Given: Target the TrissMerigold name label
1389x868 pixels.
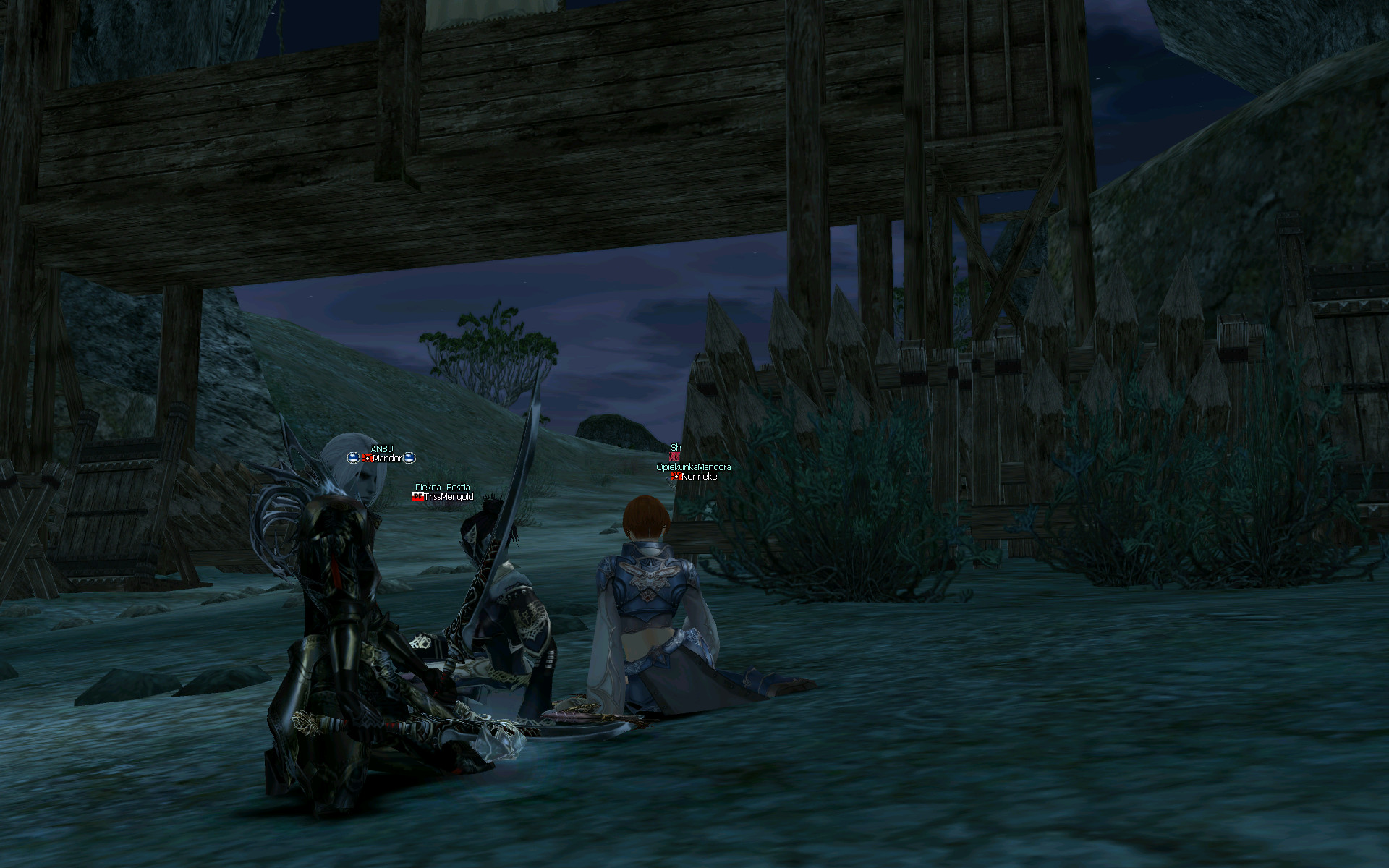Looking at the screenshot, I should point(448,497).
